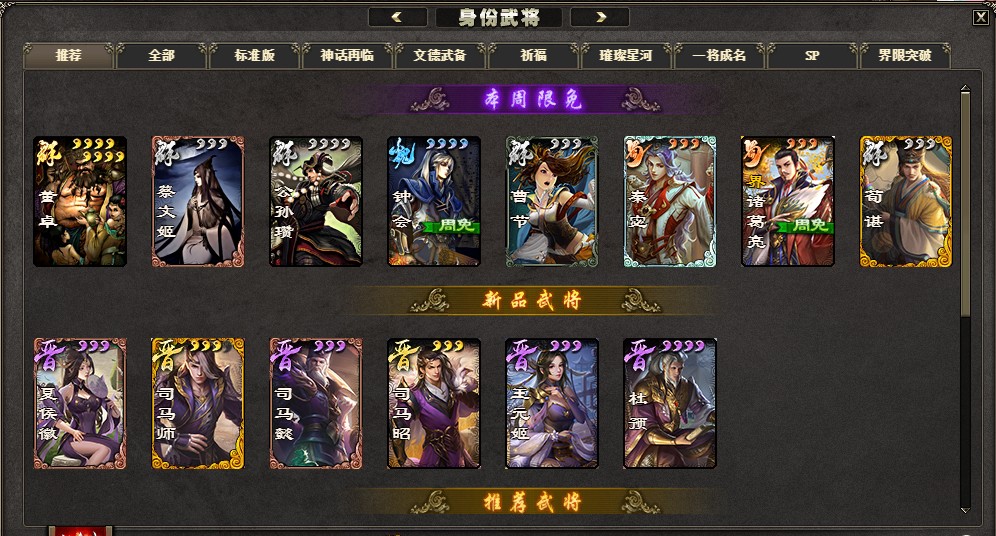Go to the previous page with the left arrow
This screenshot has width=996, height=536.
point(397,17)
